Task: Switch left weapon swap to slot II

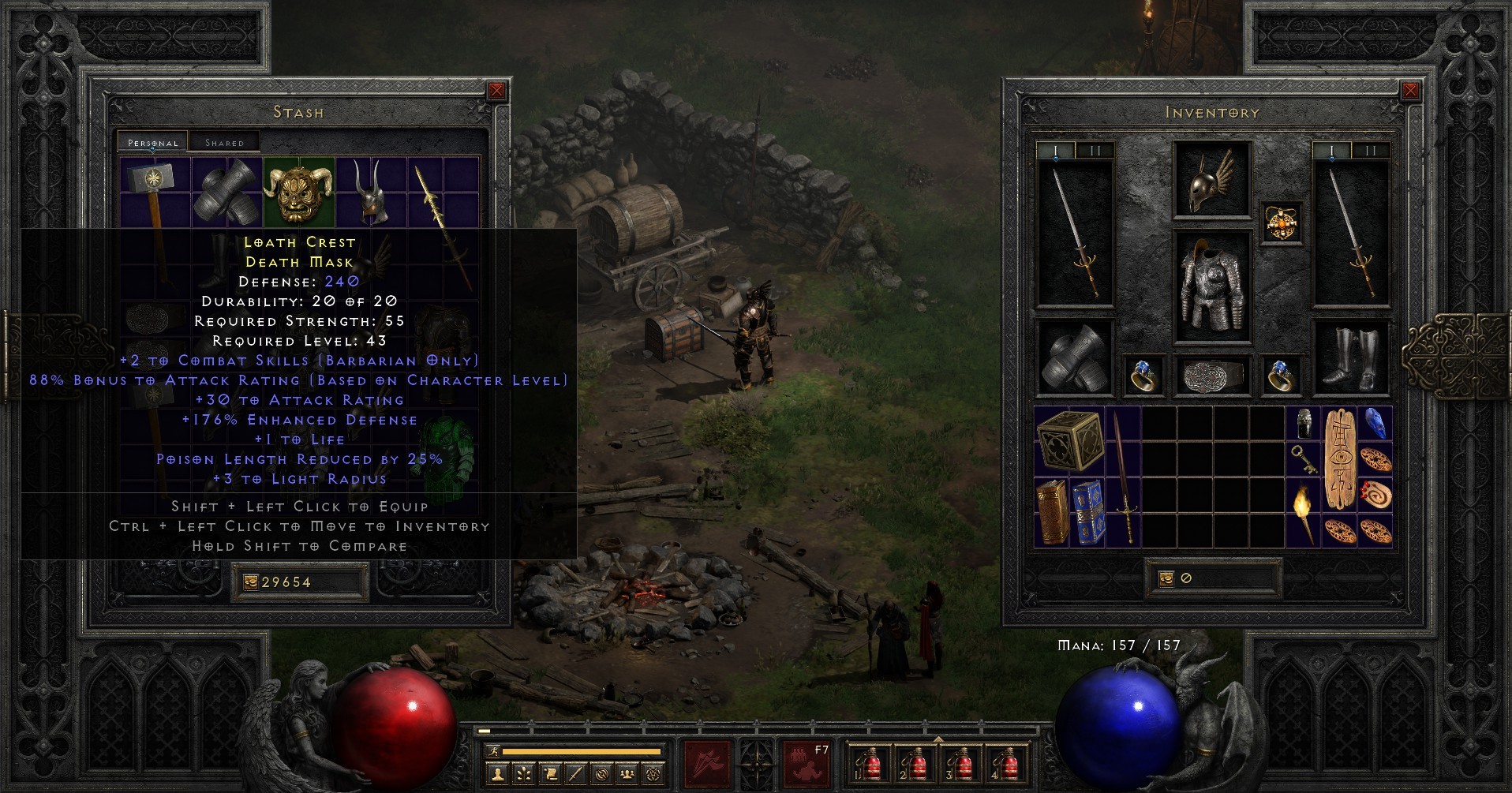Action: 1096,150
